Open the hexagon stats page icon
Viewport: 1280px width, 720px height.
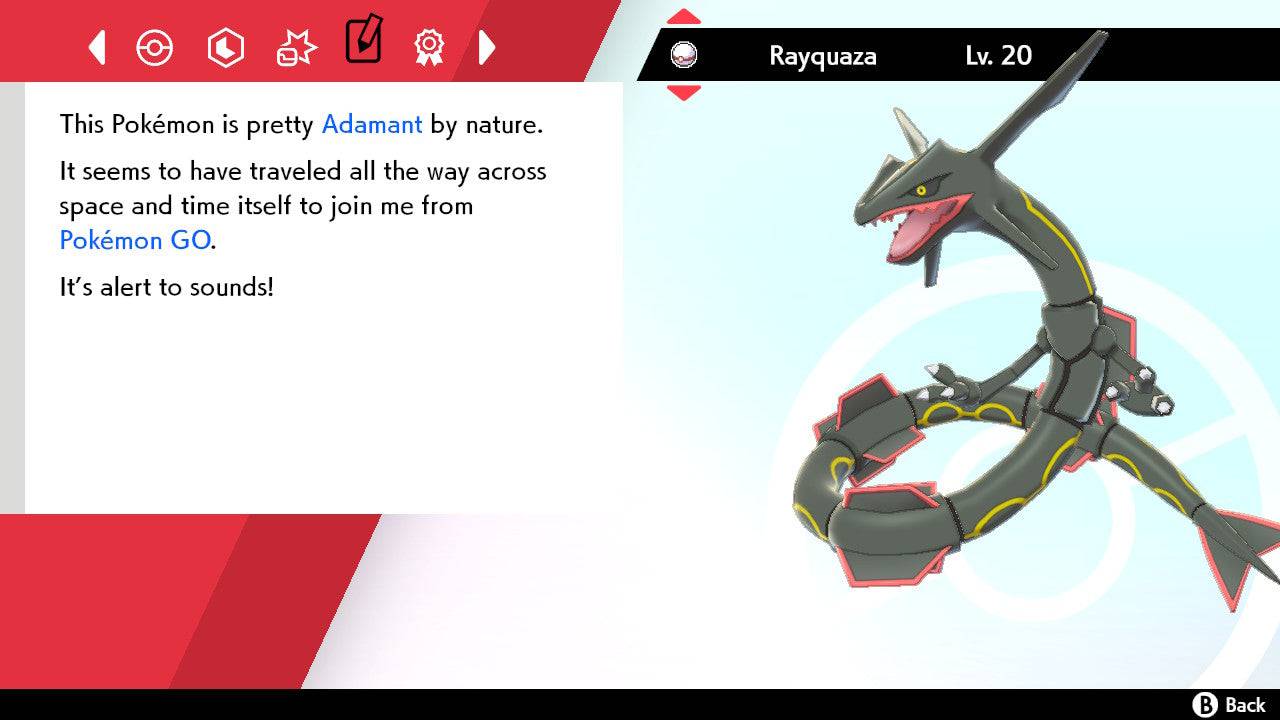[225, 47]
